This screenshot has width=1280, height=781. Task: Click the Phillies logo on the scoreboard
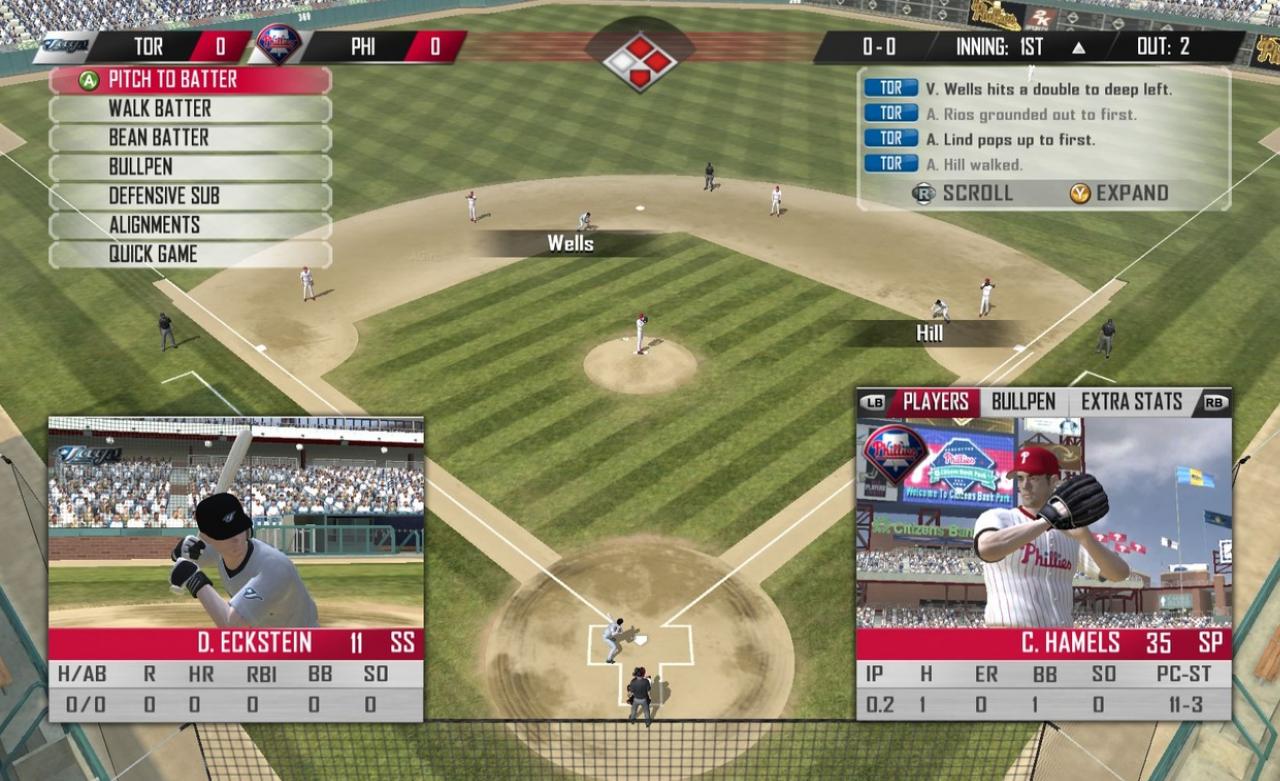coord(280,46)
